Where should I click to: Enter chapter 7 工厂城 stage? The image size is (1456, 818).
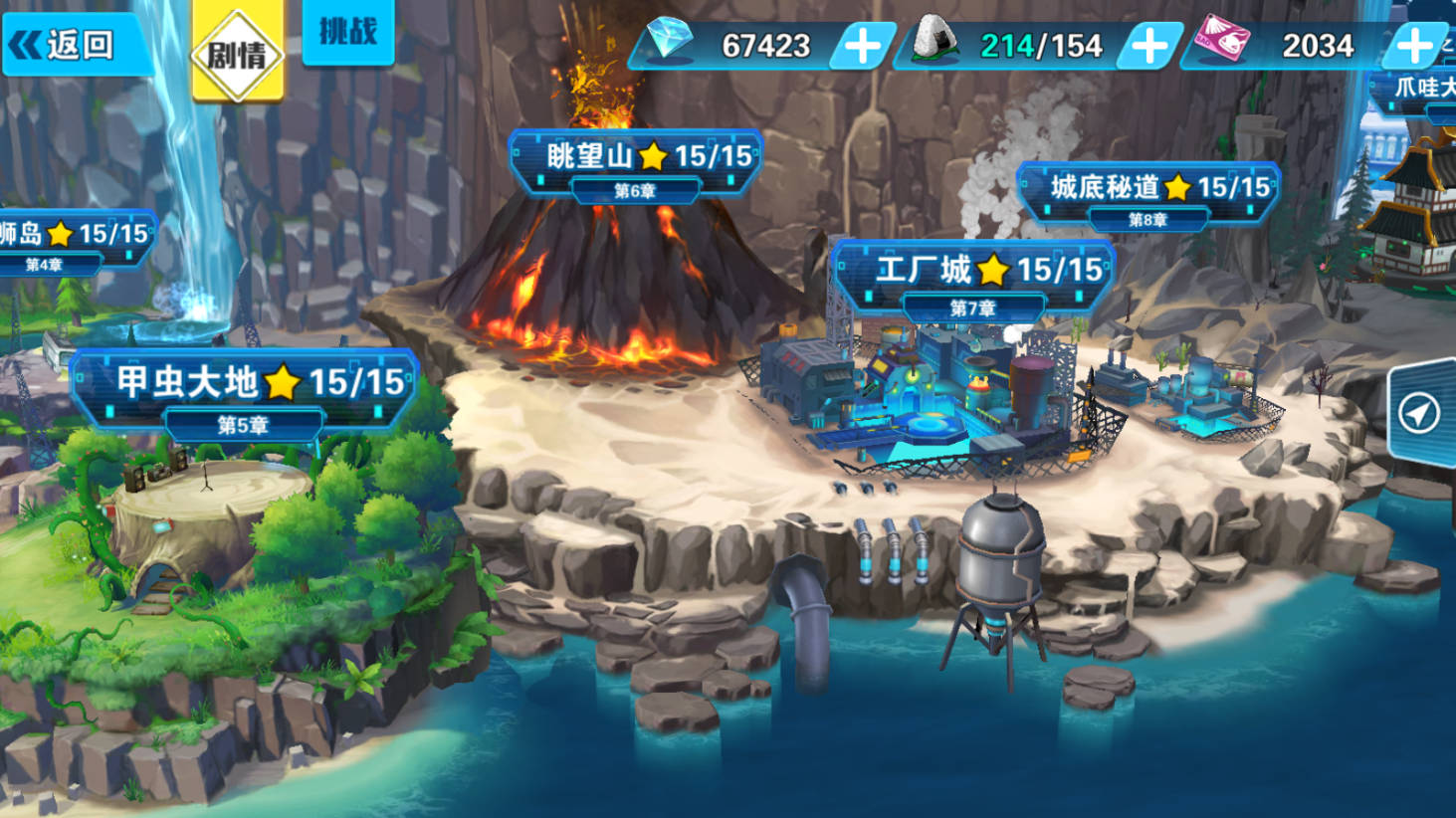(973, 273)
